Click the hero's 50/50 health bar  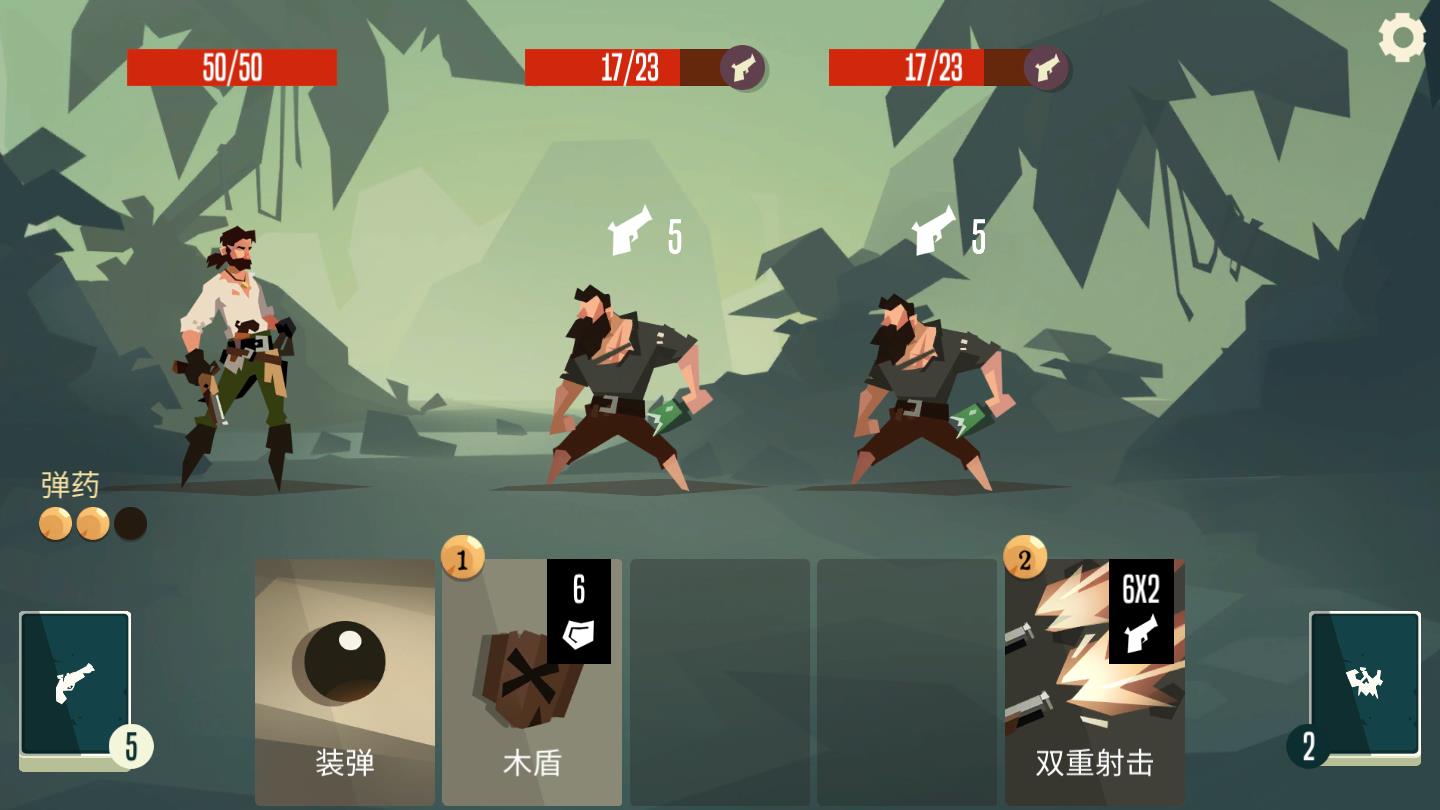(x=232, y=65)
